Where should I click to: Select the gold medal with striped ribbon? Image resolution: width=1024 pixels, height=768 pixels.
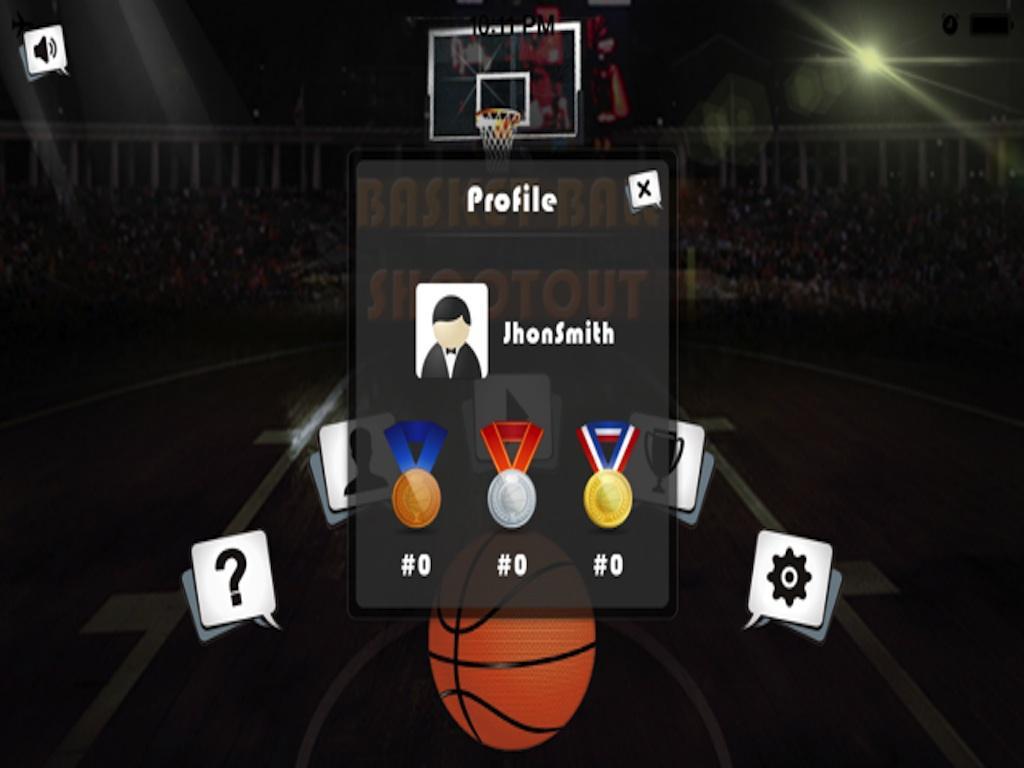tap(608, 475)
